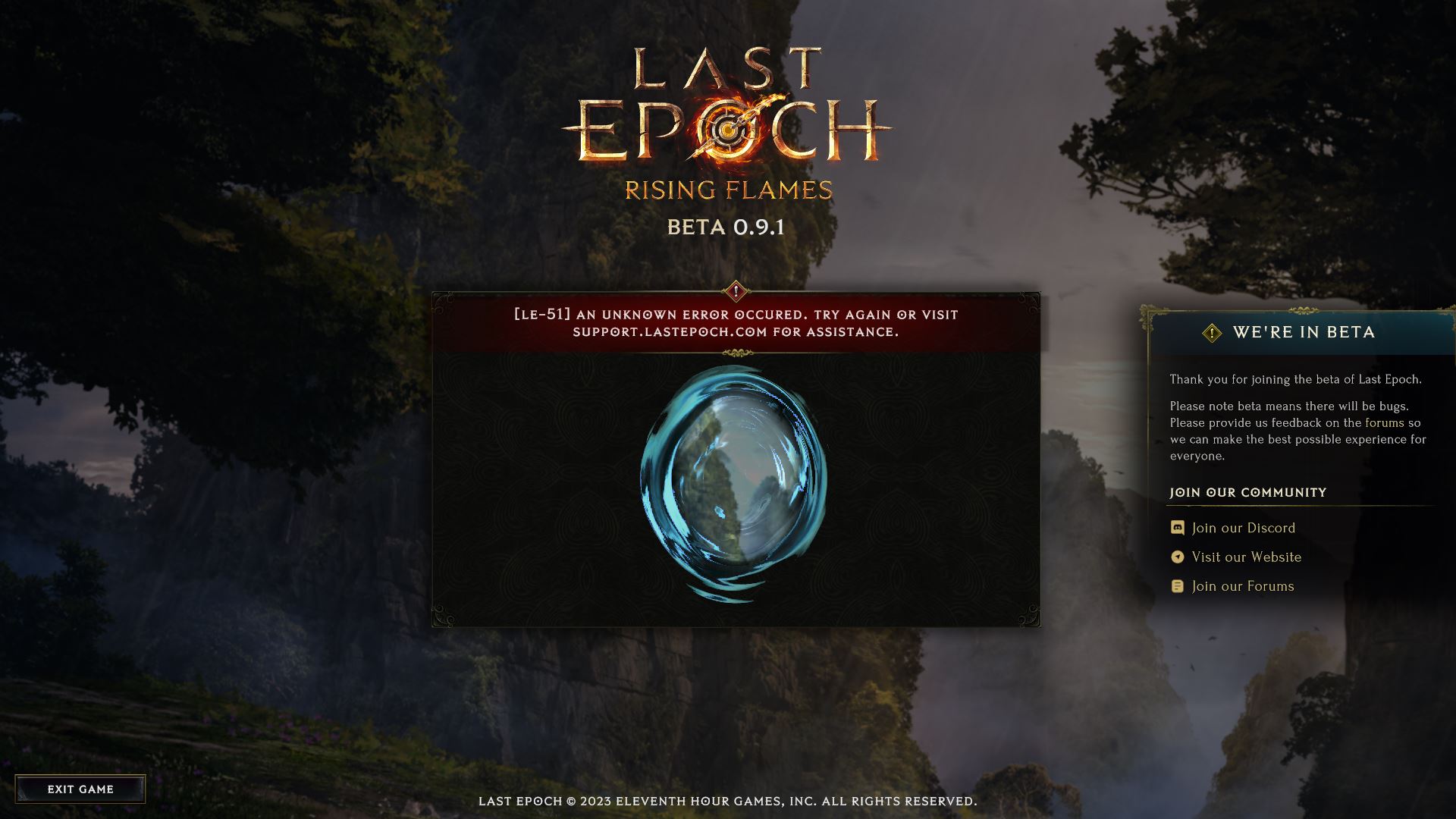Click the globe icon beside Visit our Website

(1178, 557)
